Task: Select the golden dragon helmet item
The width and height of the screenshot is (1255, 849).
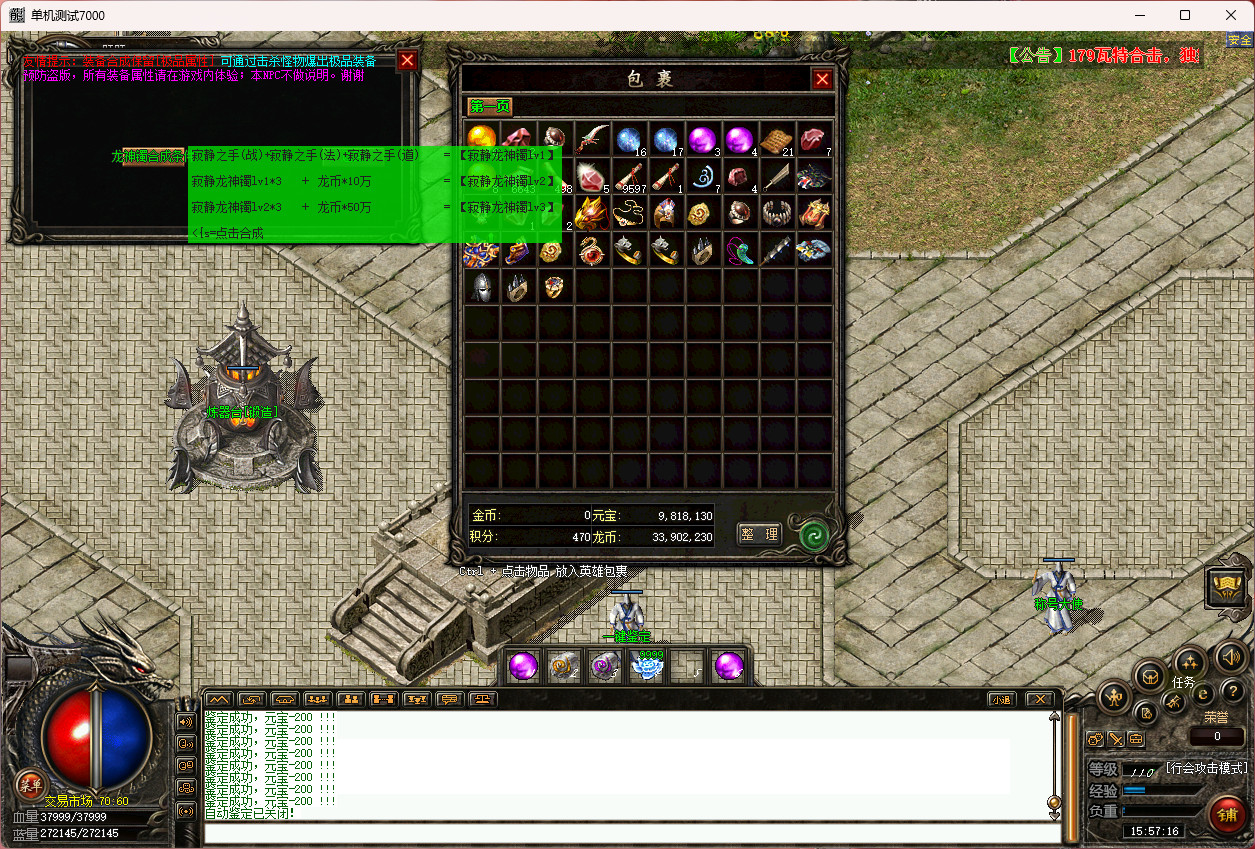Action: click(x=593, y=212)
